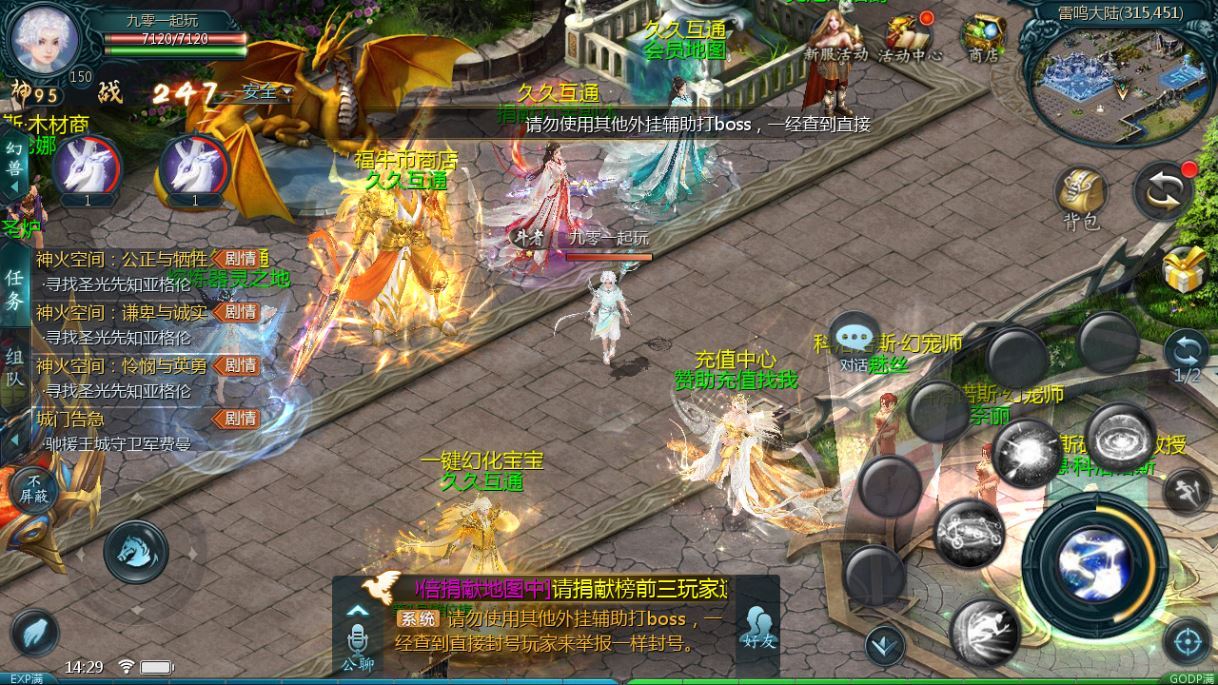Tap the 对话 talk bubble
Screen dimensions: 1218x685
[854, 341]
